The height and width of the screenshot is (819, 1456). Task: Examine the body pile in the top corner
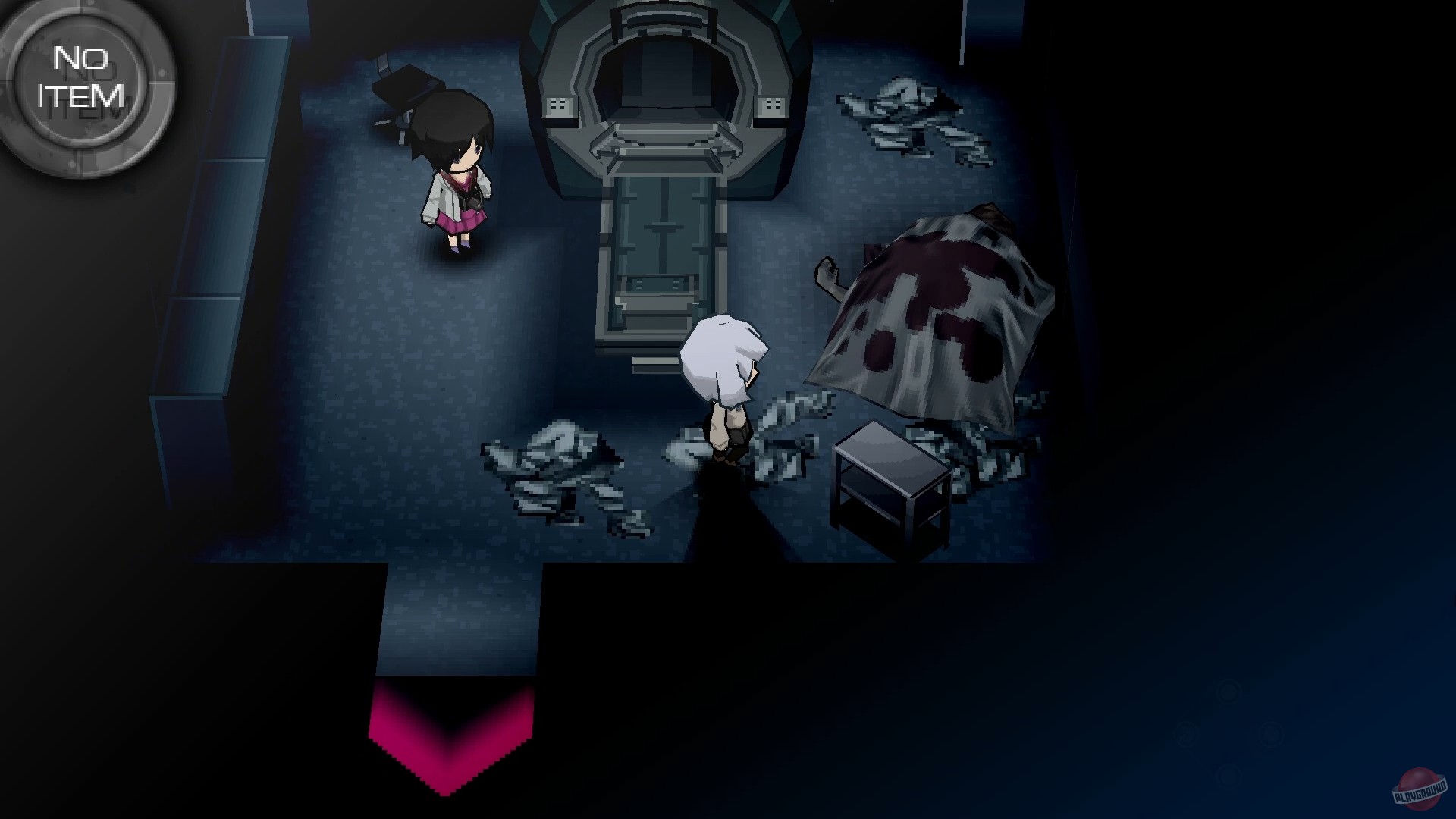click(x=910, y=114)
